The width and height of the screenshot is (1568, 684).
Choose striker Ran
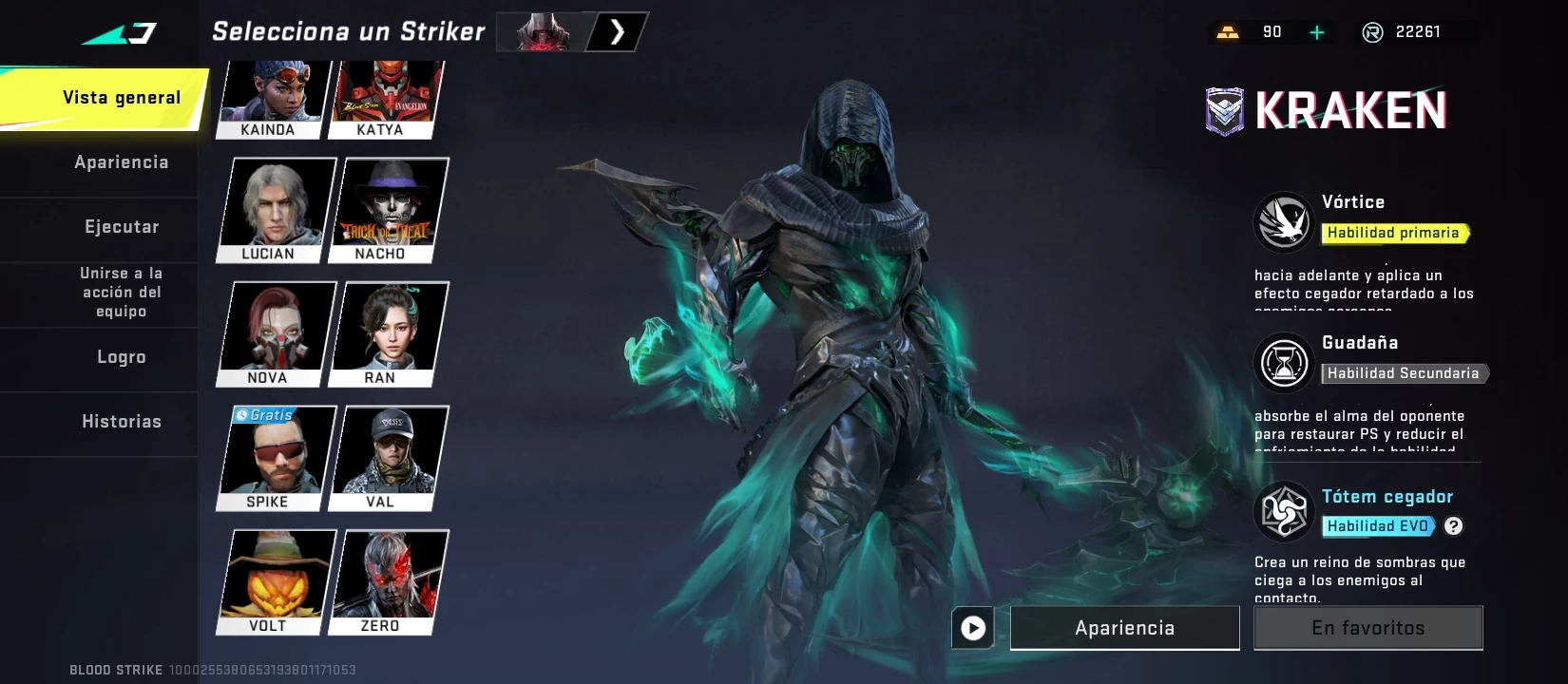388,333
